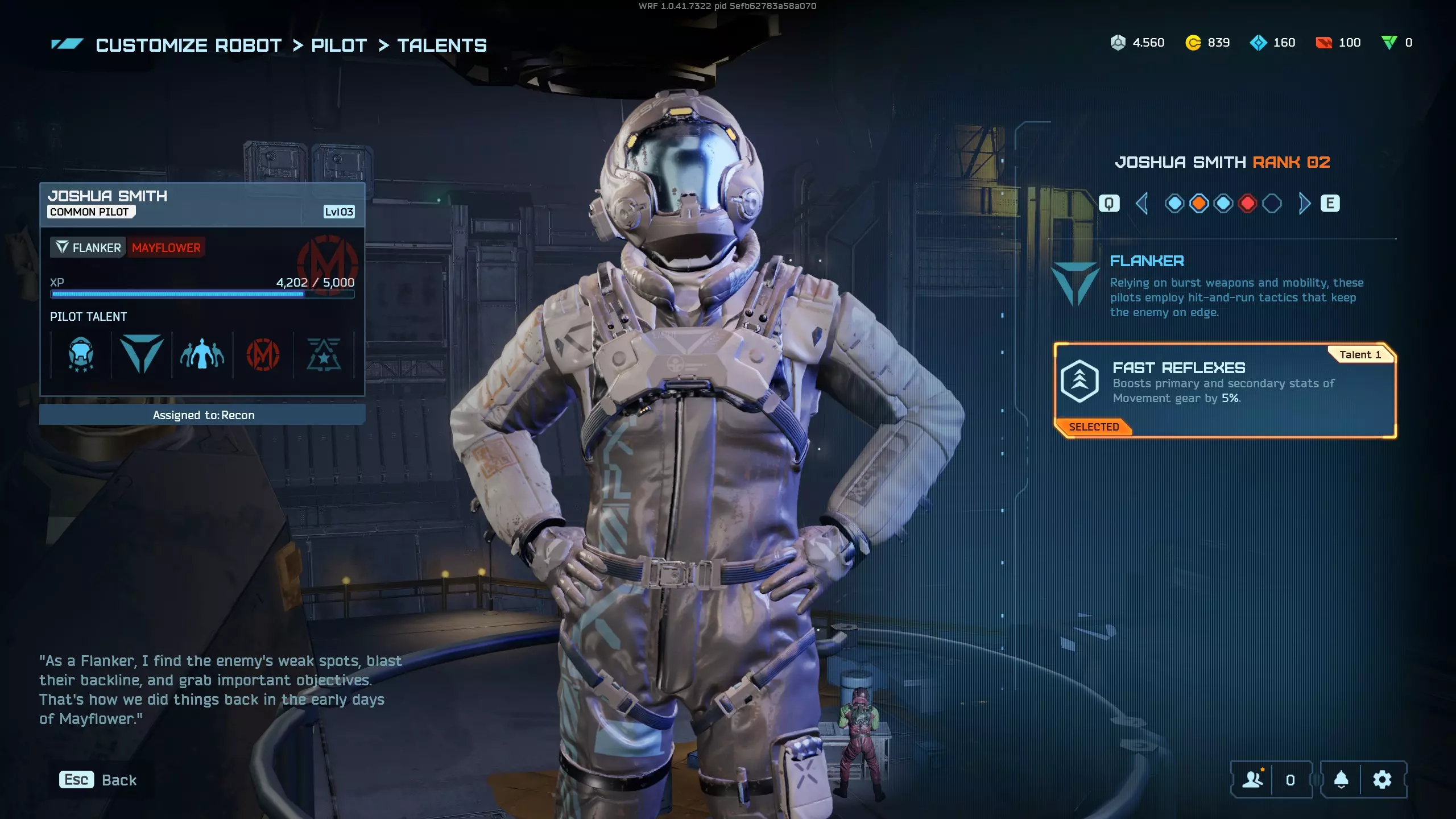Click the gold coin currency counter
1456x819 pixels.
click(1207, 43)
